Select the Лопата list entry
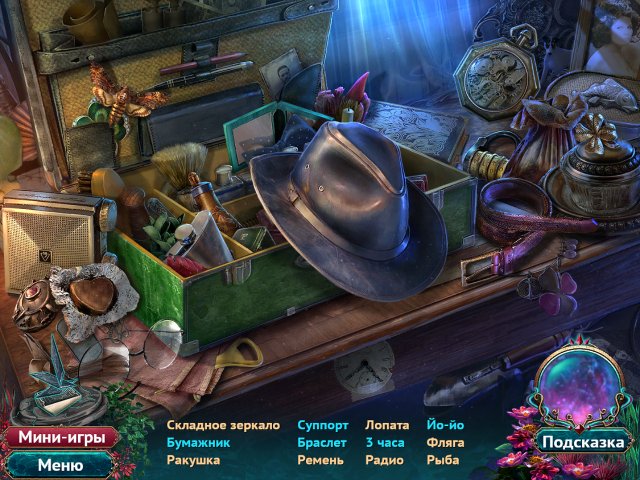 (x=387, y=424)
